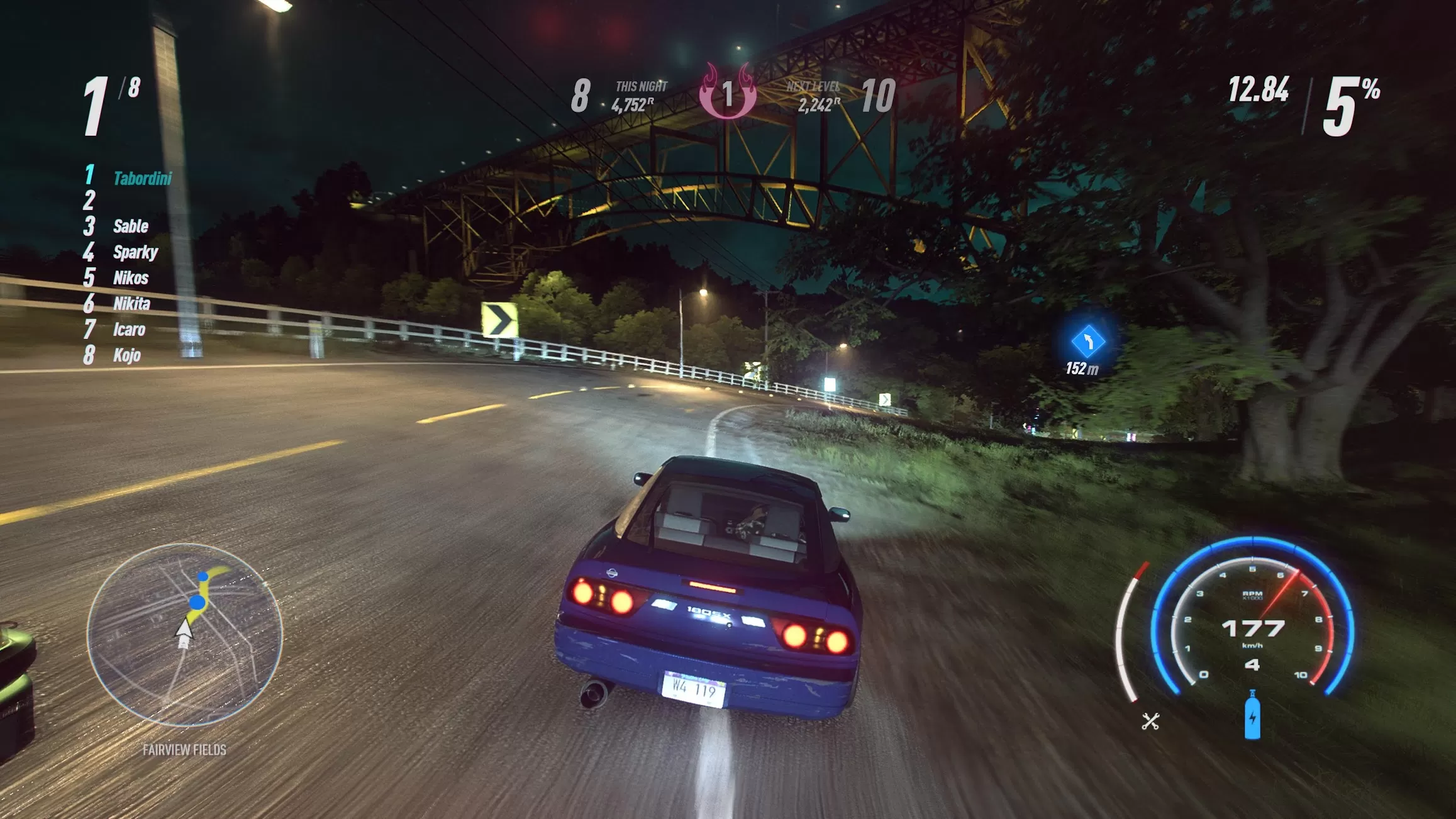Select Tabordini in the race standings
Viewport: 1456px width, 819px height.
point(142,179)
